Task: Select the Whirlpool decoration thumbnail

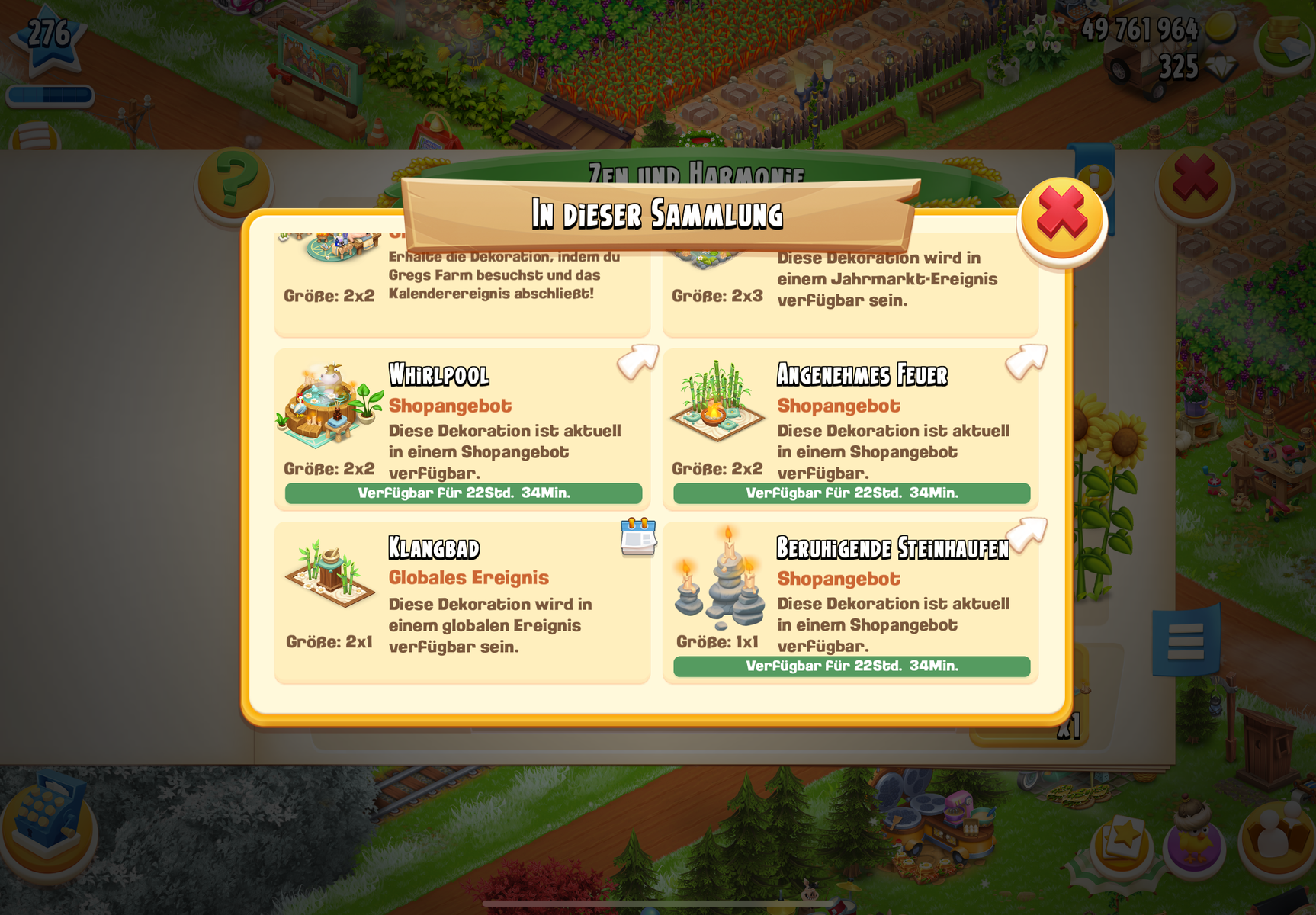Action: click(329, 406)
